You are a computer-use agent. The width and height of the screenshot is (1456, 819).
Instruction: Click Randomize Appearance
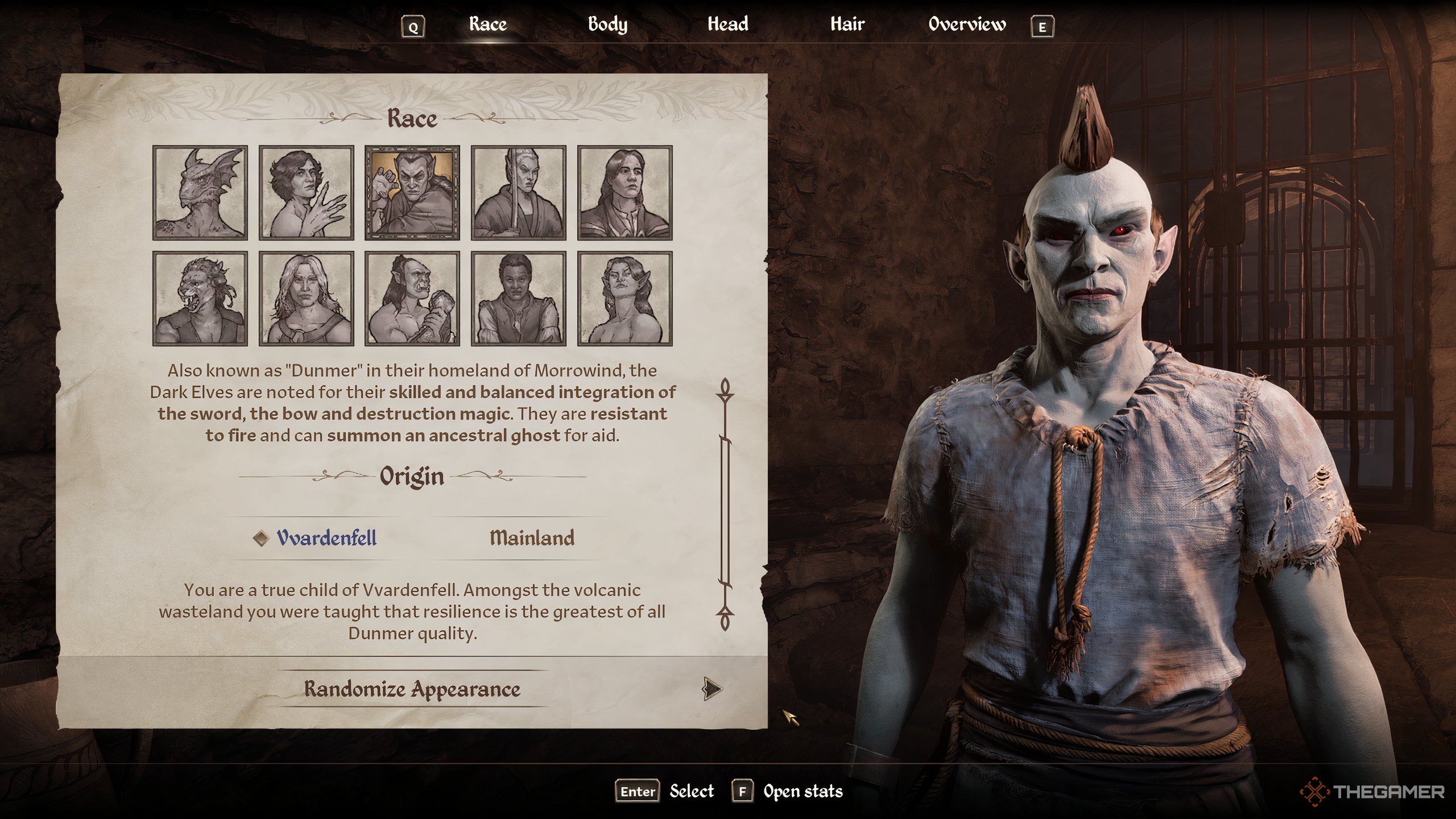click(x=412, y=689)
